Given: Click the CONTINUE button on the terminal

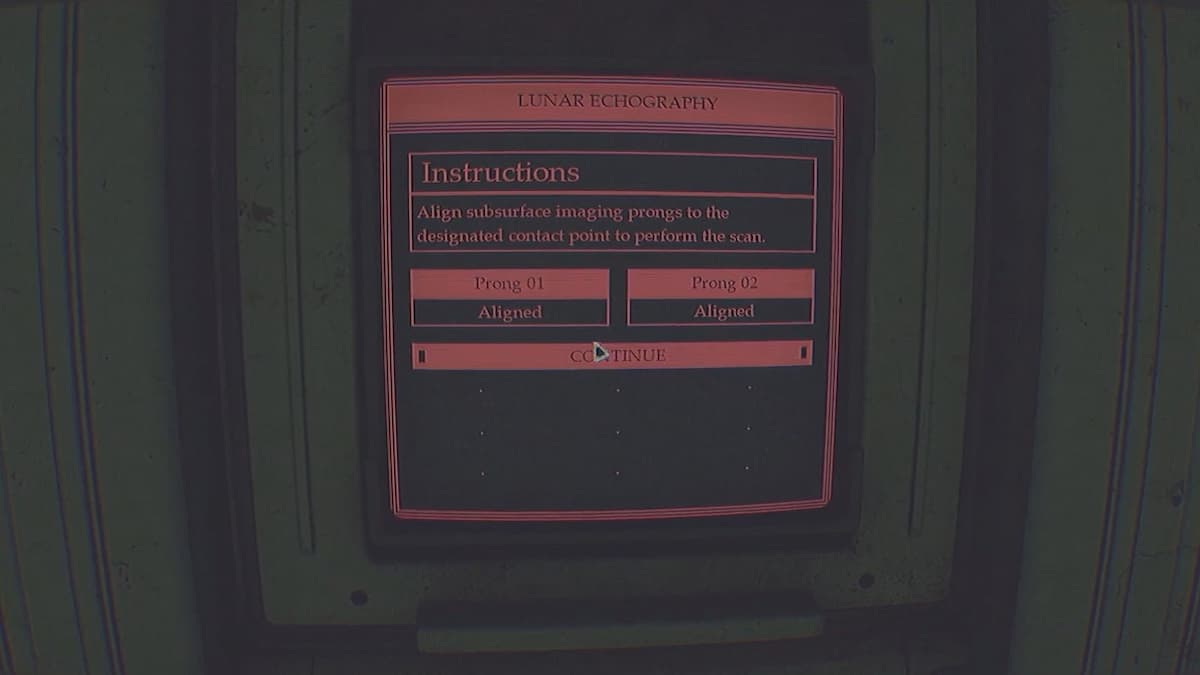Looking at the screenshot, I should tap(612, 355).
